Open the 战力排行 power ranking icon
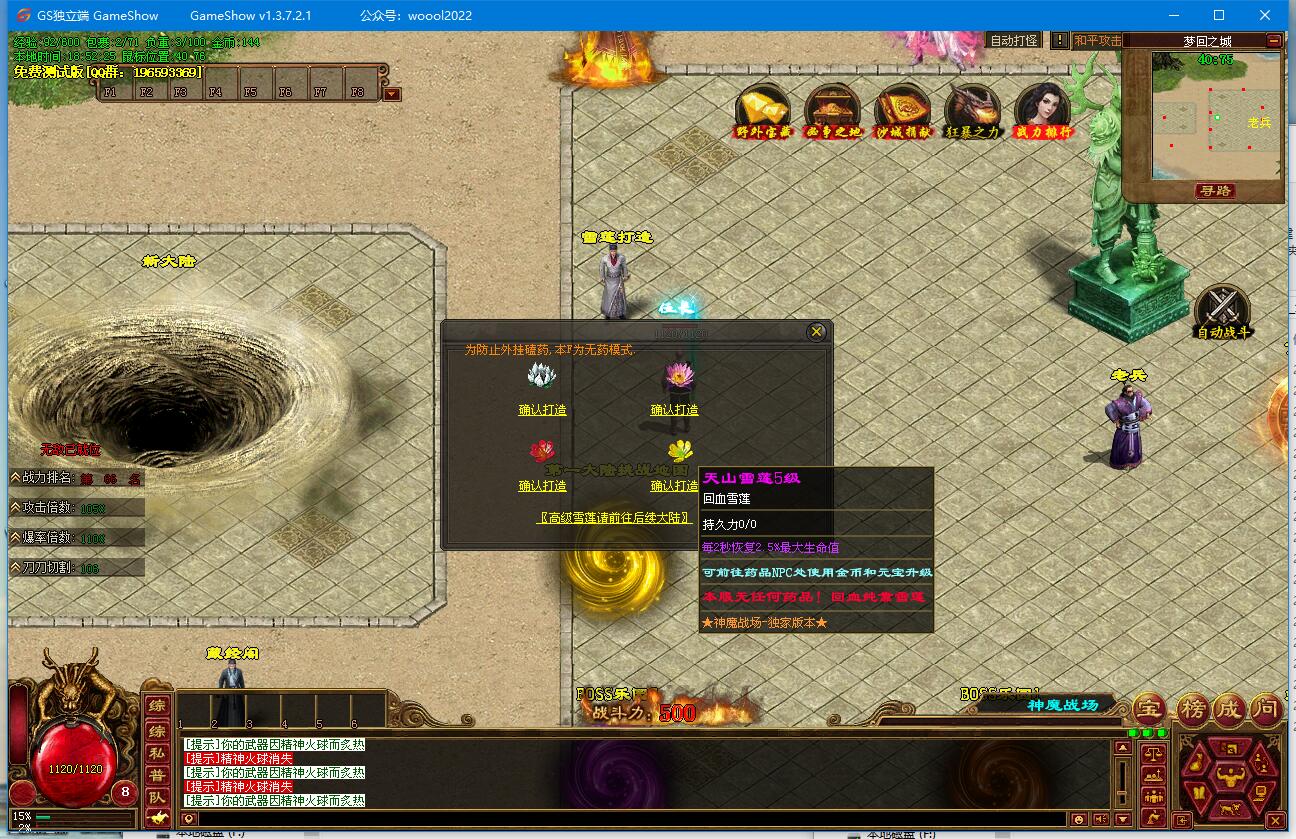This screenshot has width=1296, height=839. pyautogui.click(x=1043, y=109)
